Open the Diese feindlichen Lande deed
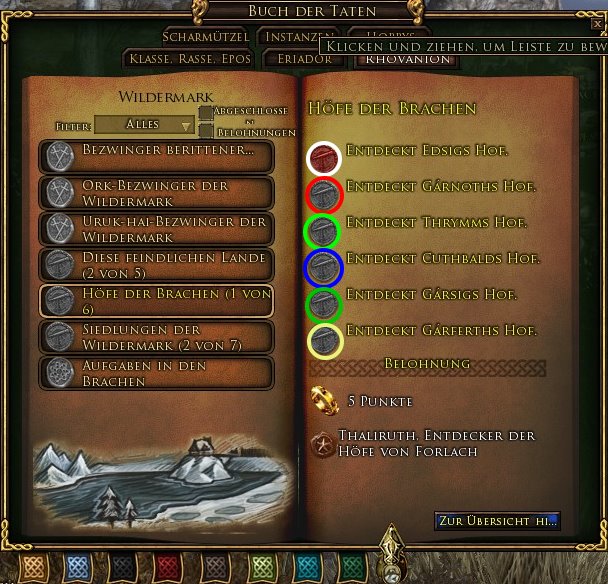 157,264
